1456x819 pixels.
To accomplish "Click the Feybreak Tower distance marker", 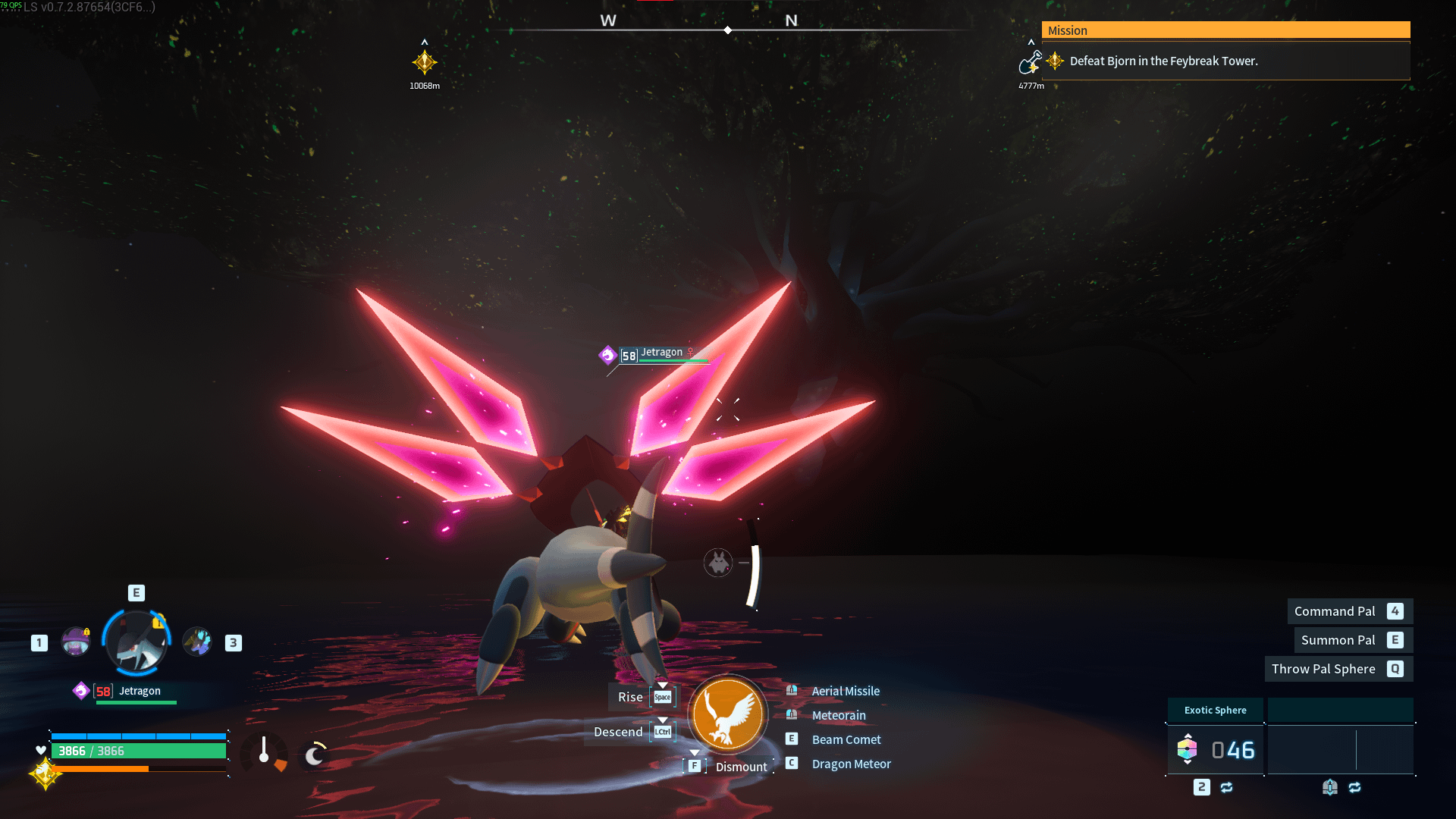I will 1031,63.
